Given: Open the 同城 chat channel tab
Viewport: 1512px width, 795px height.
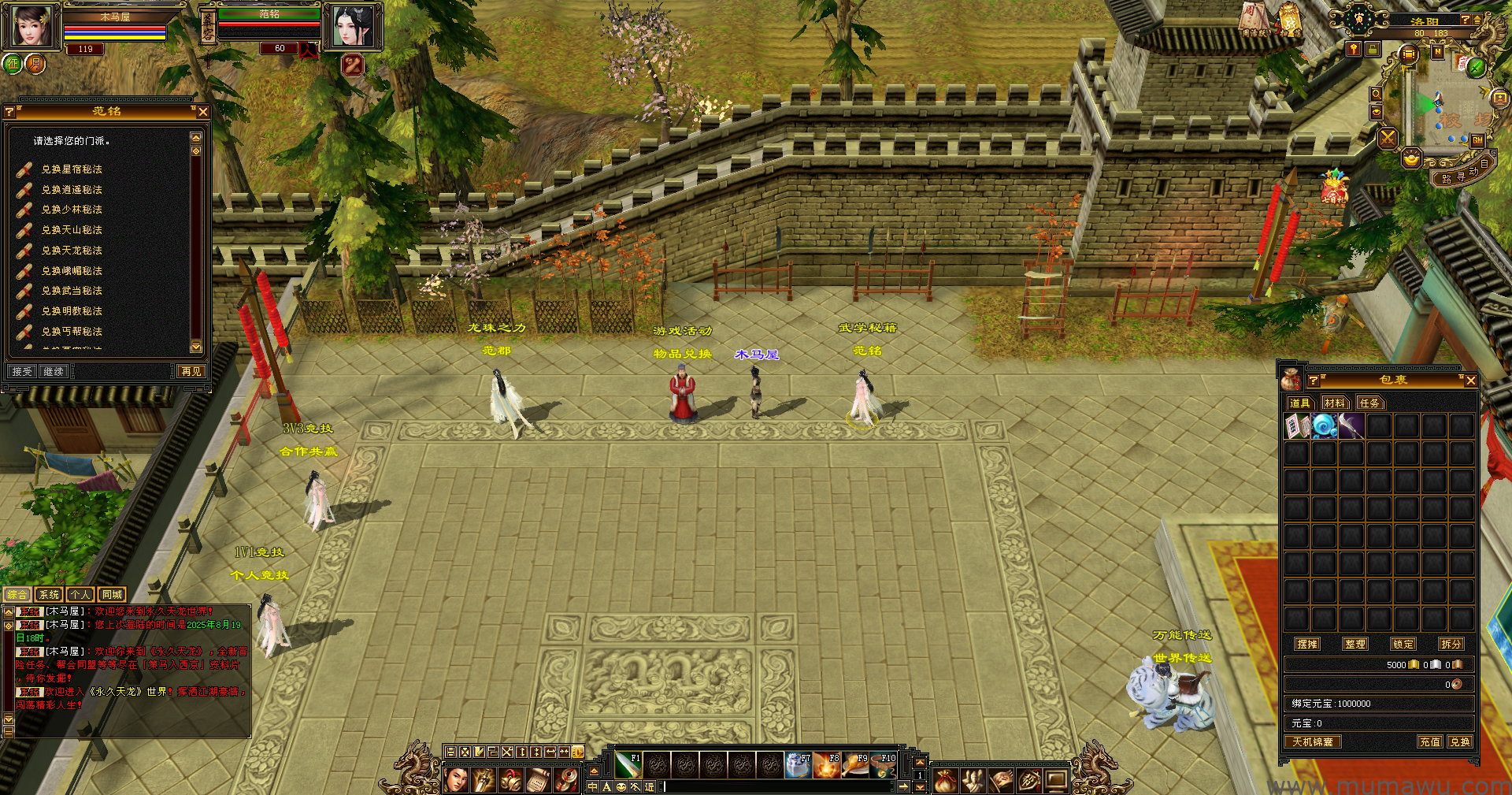Looking at the screenshot, I should [x=112, y=595].
